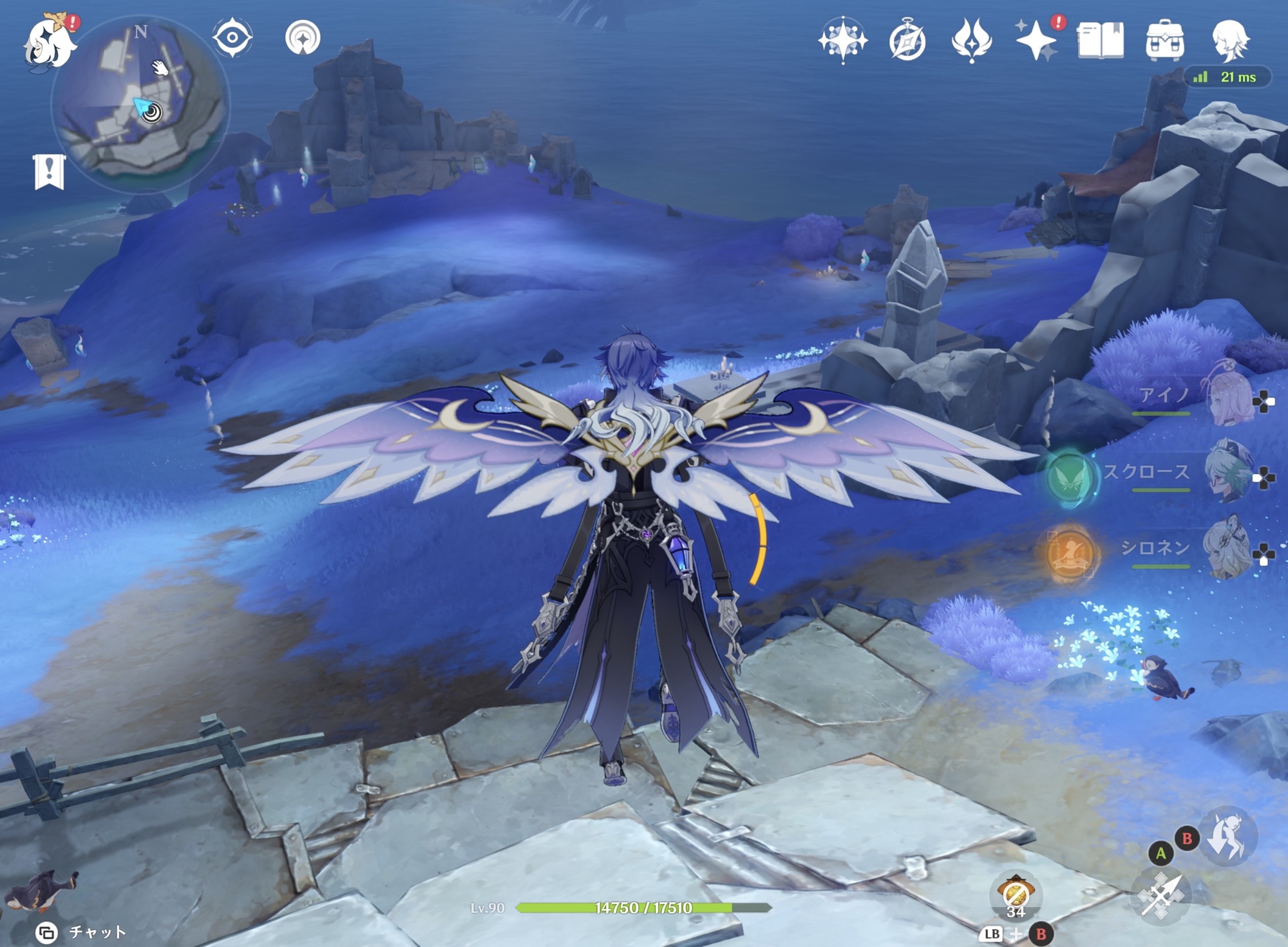Open the backpack inventory
The height and width of the screenshot is (947, 1288).
pyautogui.click(x=1164, y=41)
